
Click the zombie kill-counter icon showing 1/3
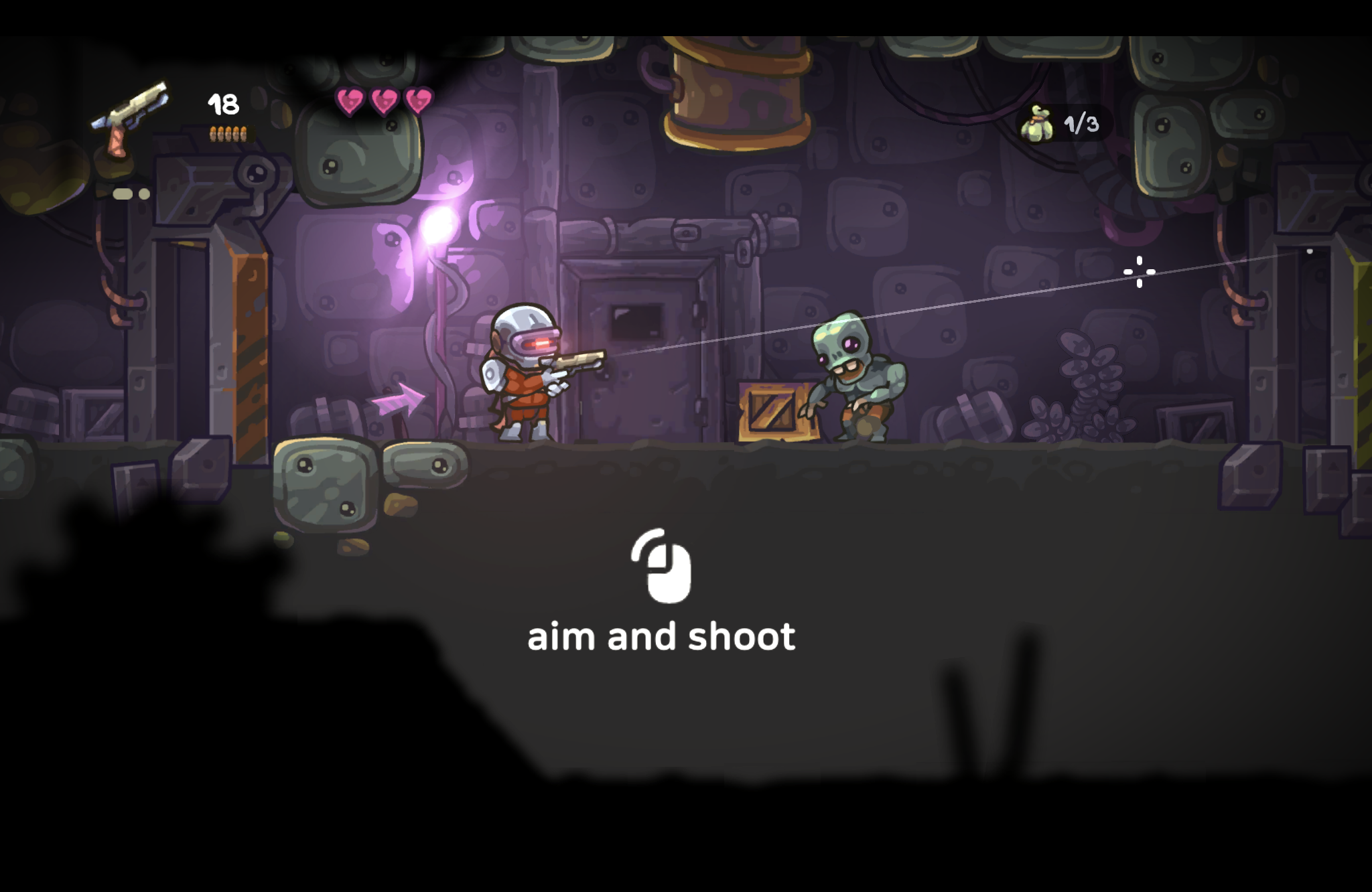point(1038,124)
